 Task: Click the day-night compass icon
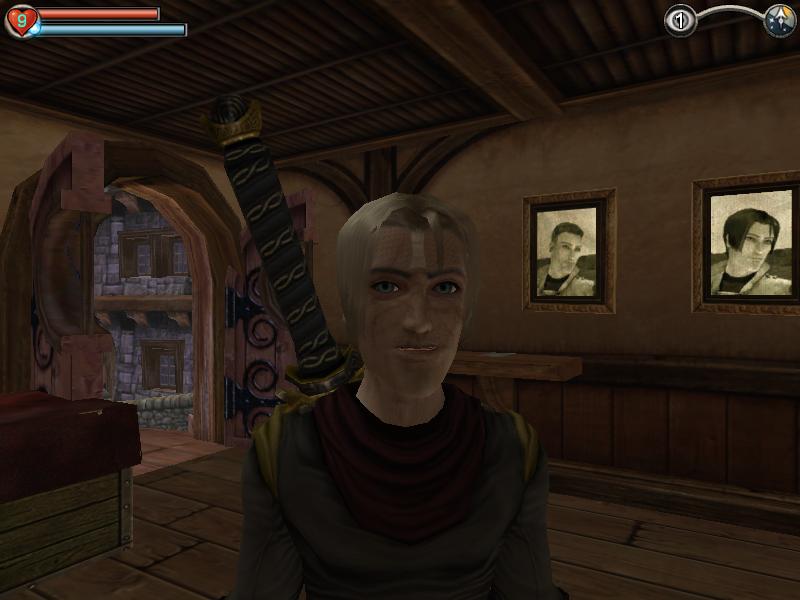(x=779, y=21)
